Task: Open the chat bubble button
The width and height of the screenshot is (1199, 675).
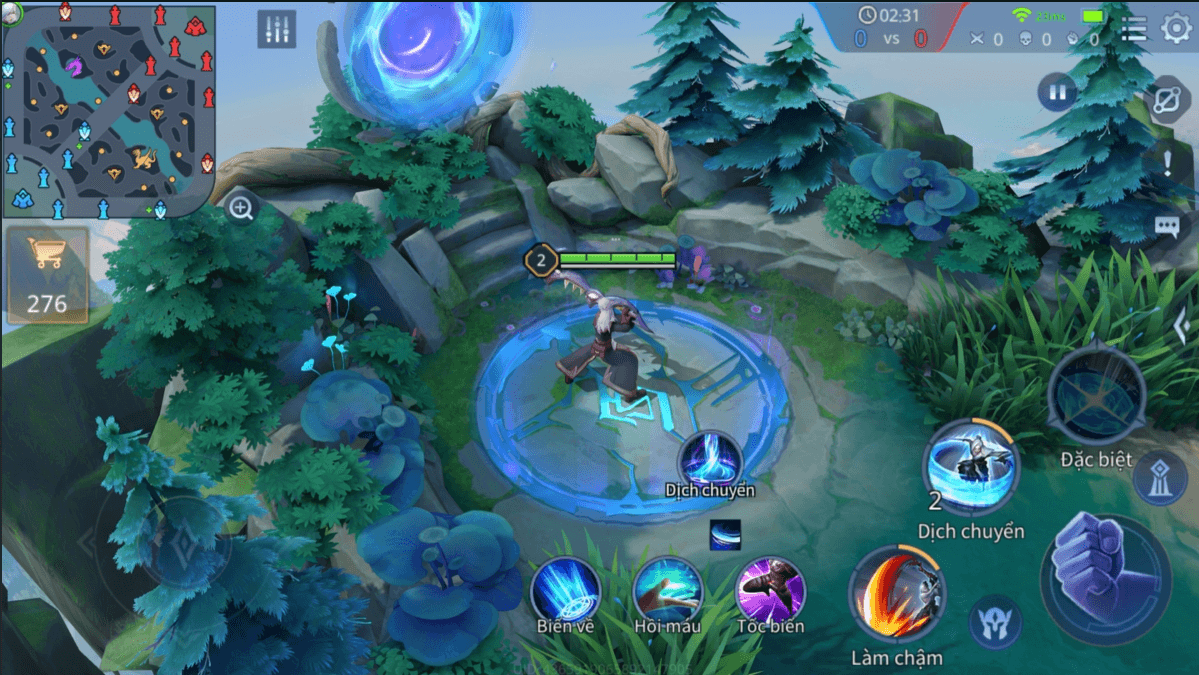Action: [x=1167, y=227]
